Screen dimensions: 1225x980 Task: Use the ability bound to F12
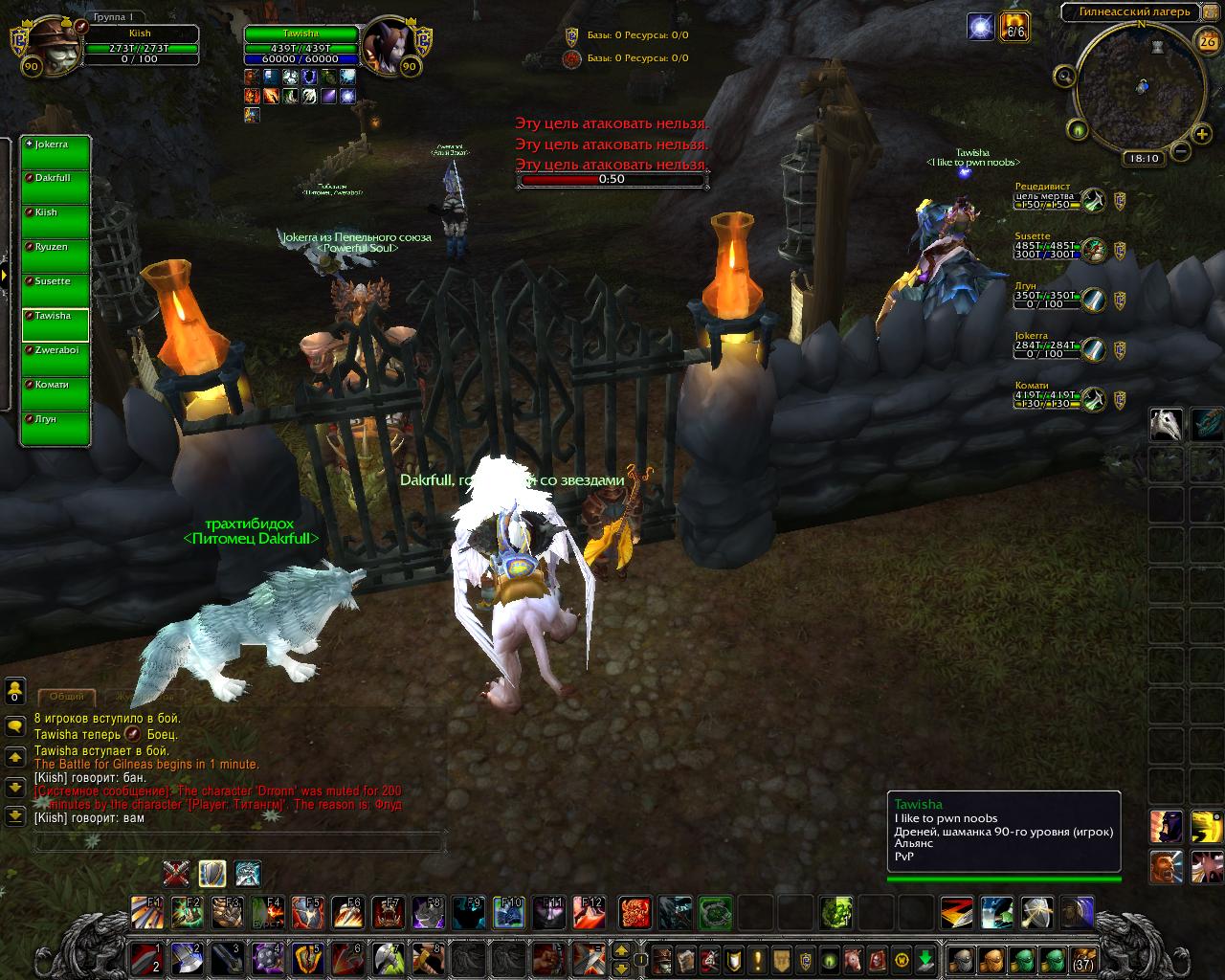(x=590, y=912)
